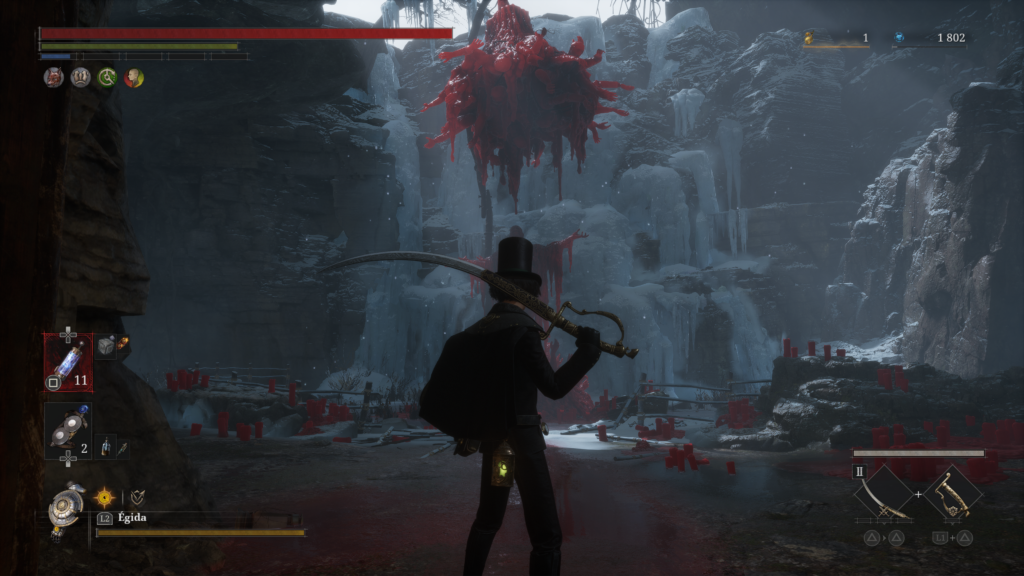Click the shield emblem icon beside the sun

tap(137, 496)
